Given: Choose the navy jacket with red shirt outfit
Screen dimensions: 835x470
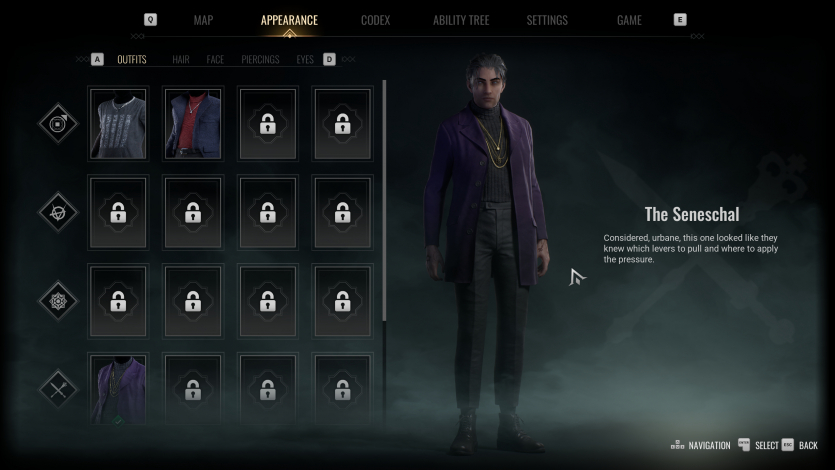Looking at the screenshot, I should [193, 124].
